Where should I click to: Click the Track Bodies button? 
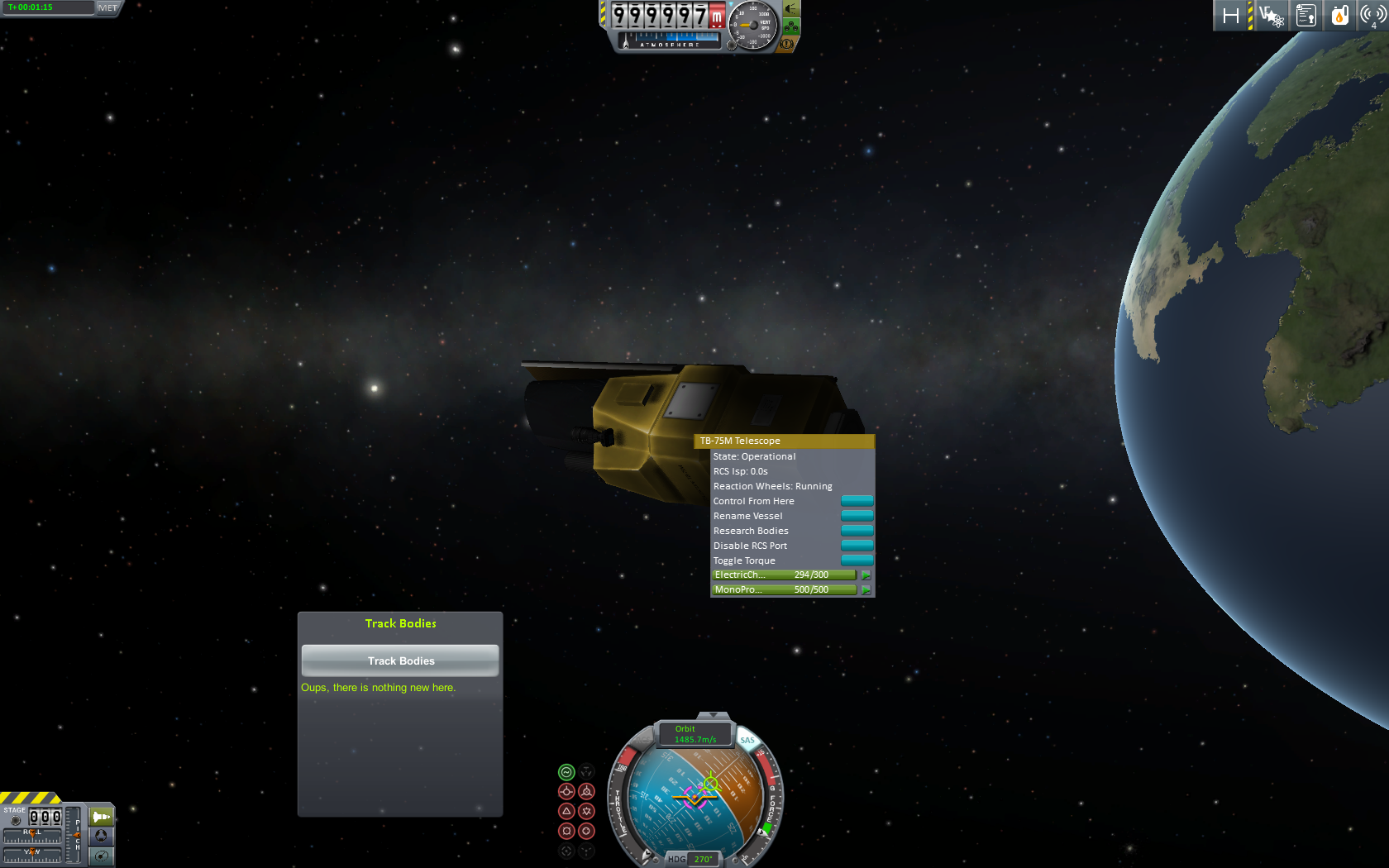[400, 661]
